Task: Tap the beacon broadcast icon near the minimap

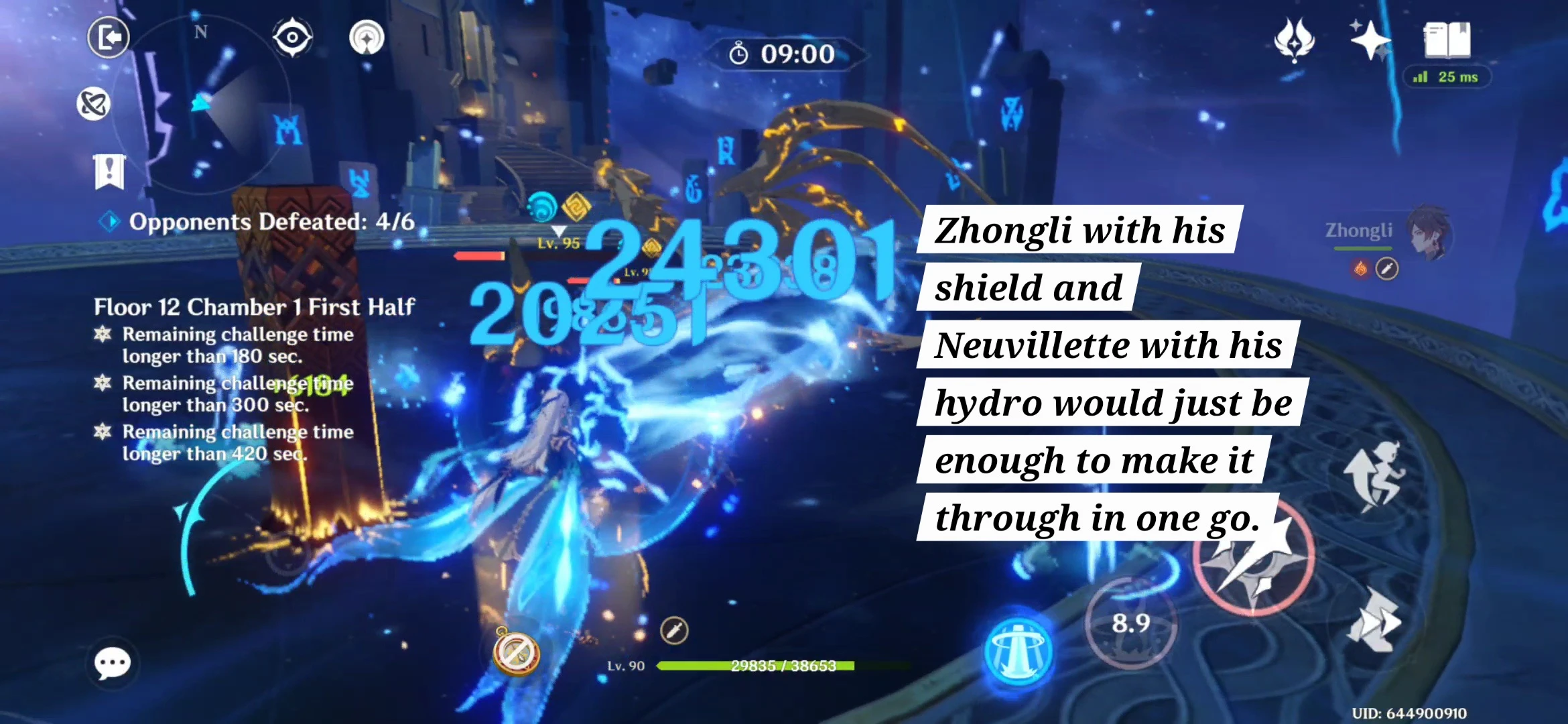Action: click(x=365, y=38)
